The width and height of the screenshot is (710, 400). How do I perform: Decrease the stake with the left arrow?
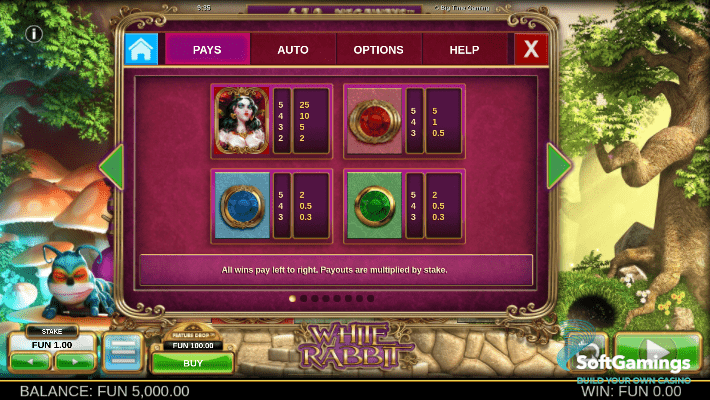[30, 360]
